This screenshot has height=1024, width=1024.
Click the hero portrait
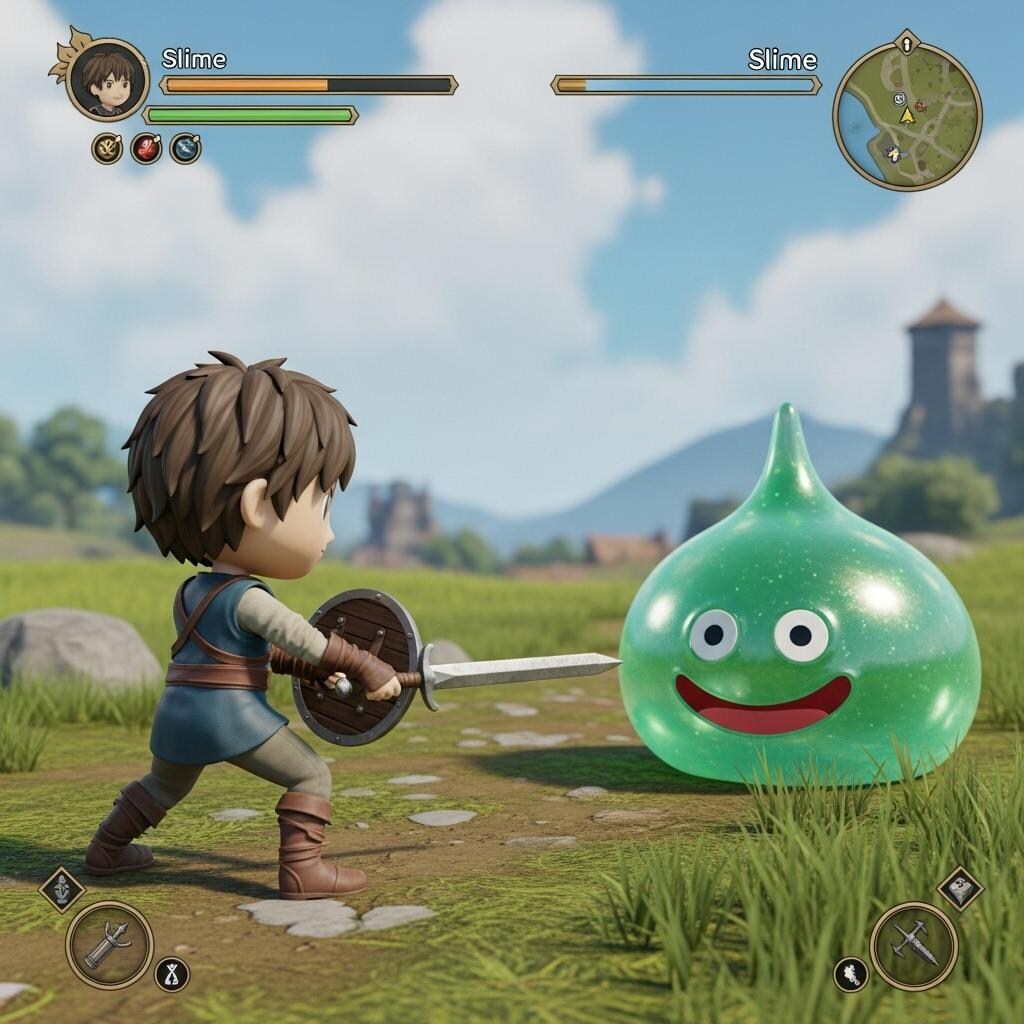(107, 79)
